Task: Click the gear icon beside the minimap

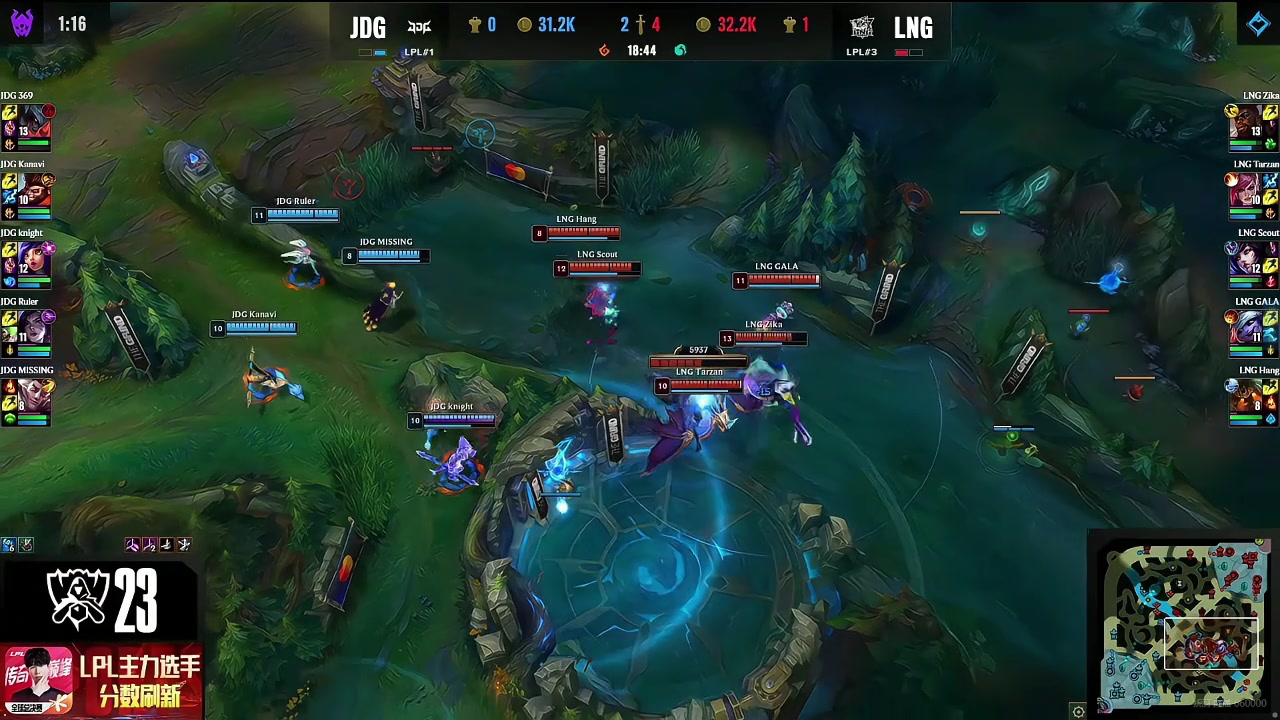Action: (x=1078, y=711)
